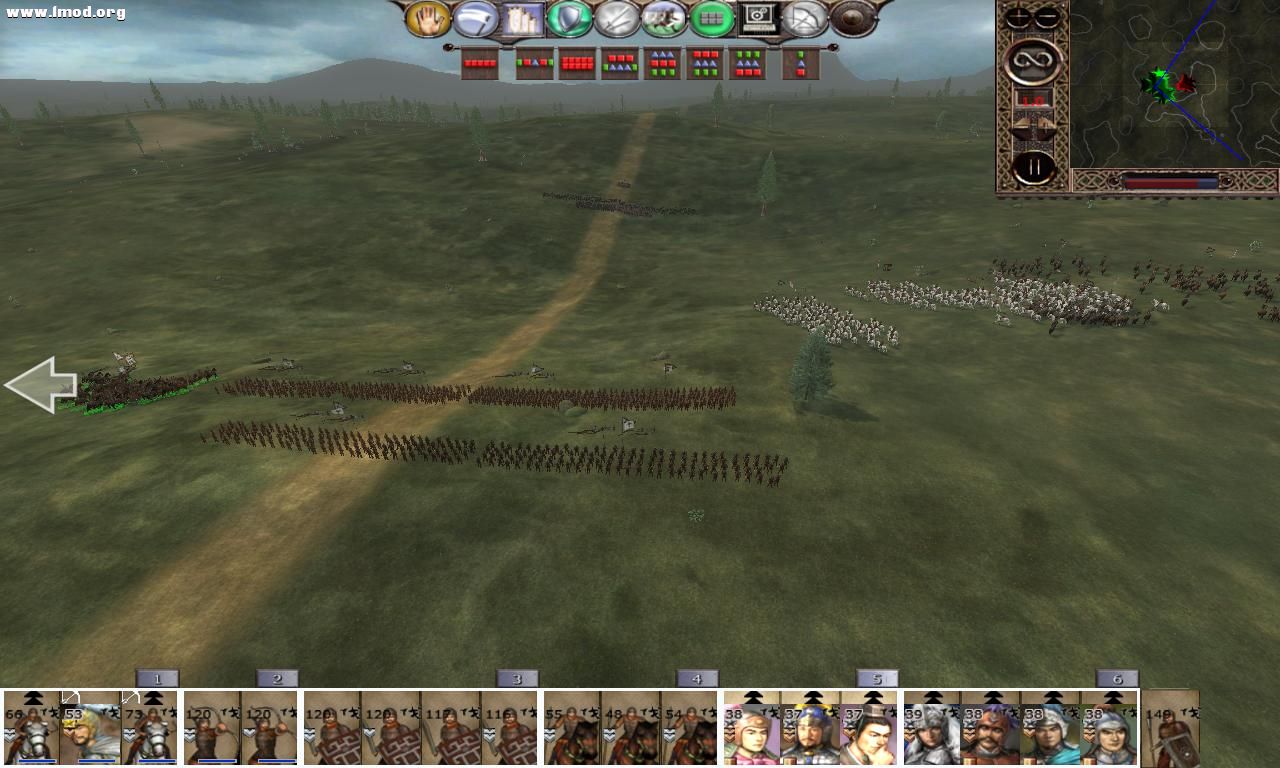The width and height of the screenshot is (1280, 768).
Task: Select the secondary weapon axe icon
Action: [x=473, y=18]
